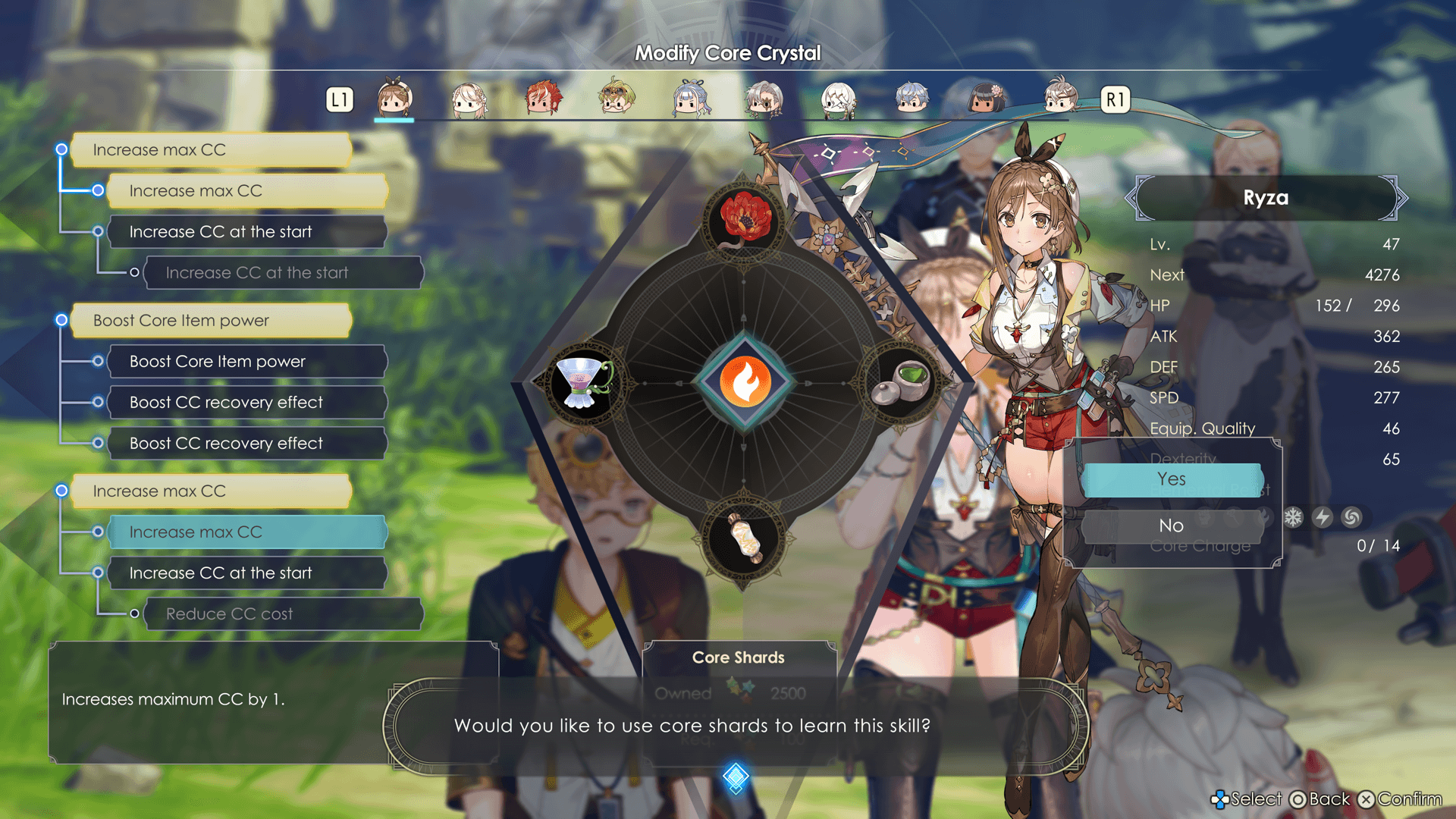The height and width of the screenshot is (819, 1456).
Task: Switch to the red-haired character tab
Action: [543, 99]
